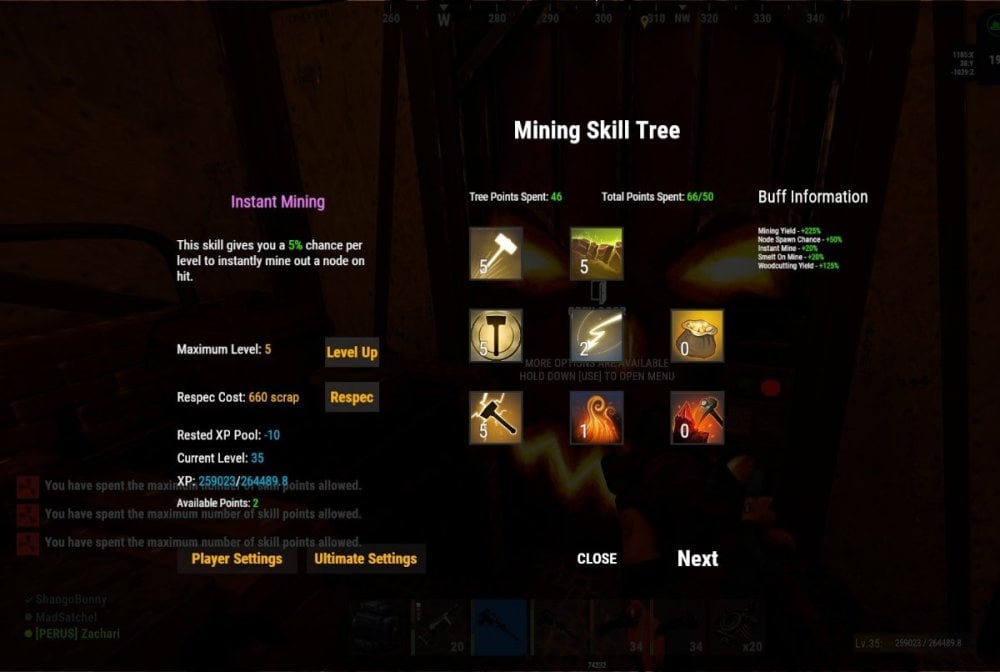The image size is (1000, 672).
Task: Select the glowing mallet skill icon
Action: click(496, 253)
